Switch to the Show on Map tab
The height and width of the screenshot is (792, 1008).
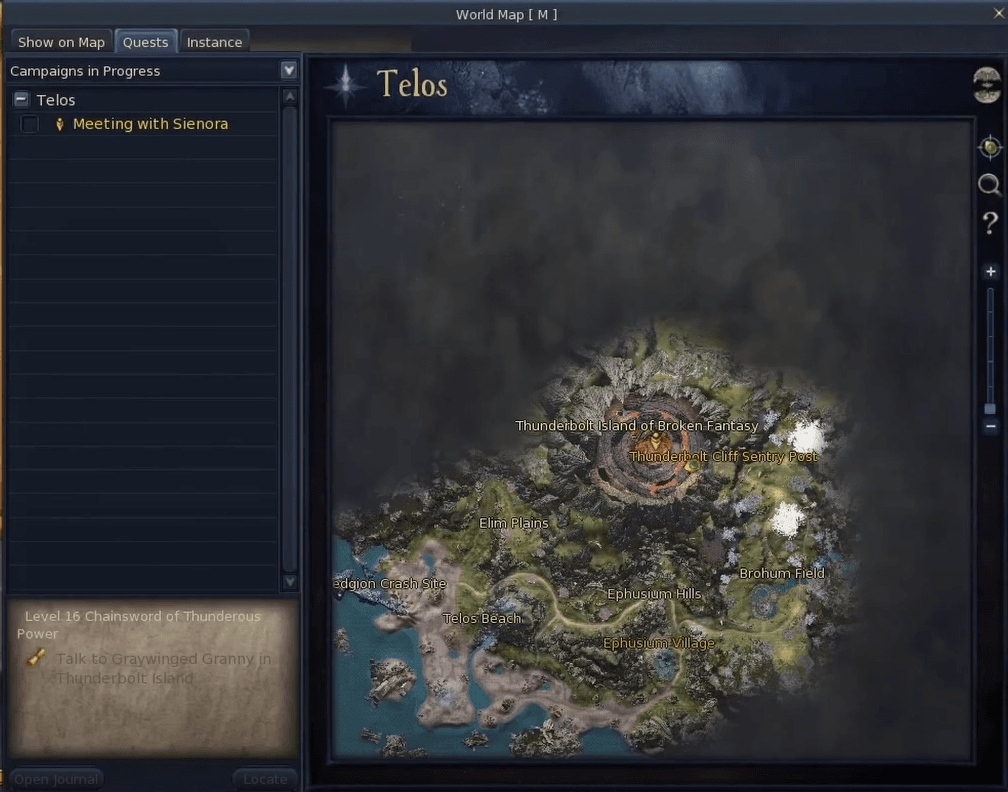(61, 42)
